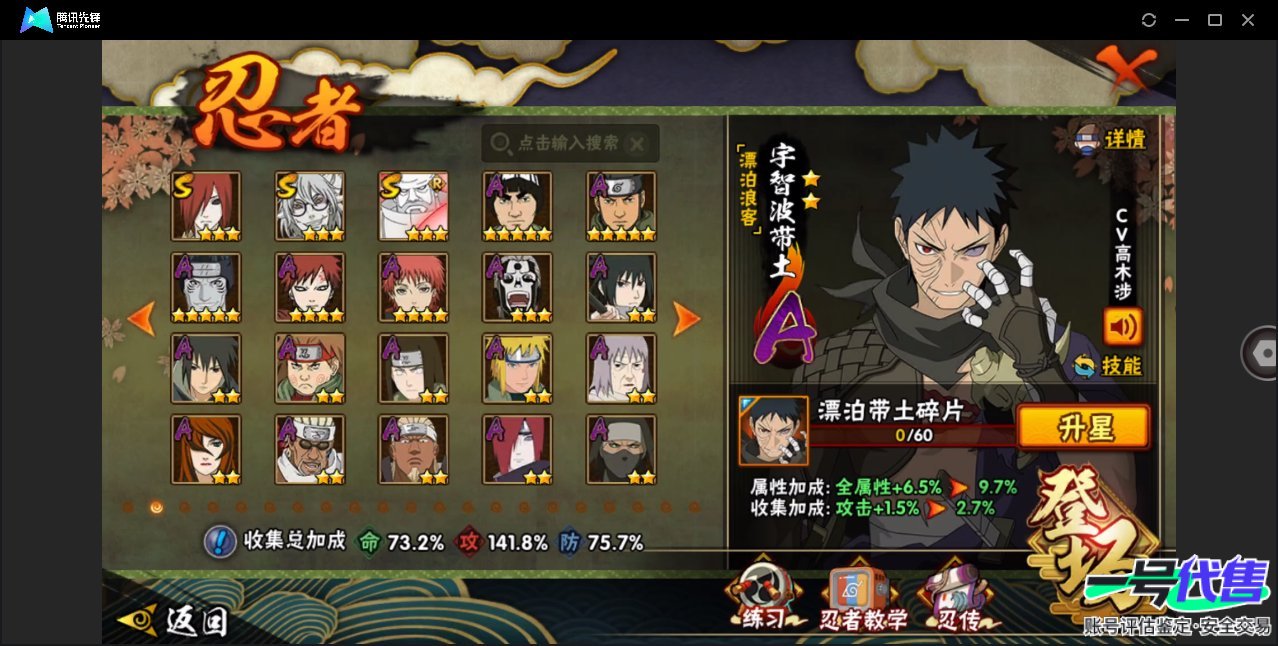1278x646 pixels.
Task: Open the 忍传 ninja story
Action: point(956,601)
